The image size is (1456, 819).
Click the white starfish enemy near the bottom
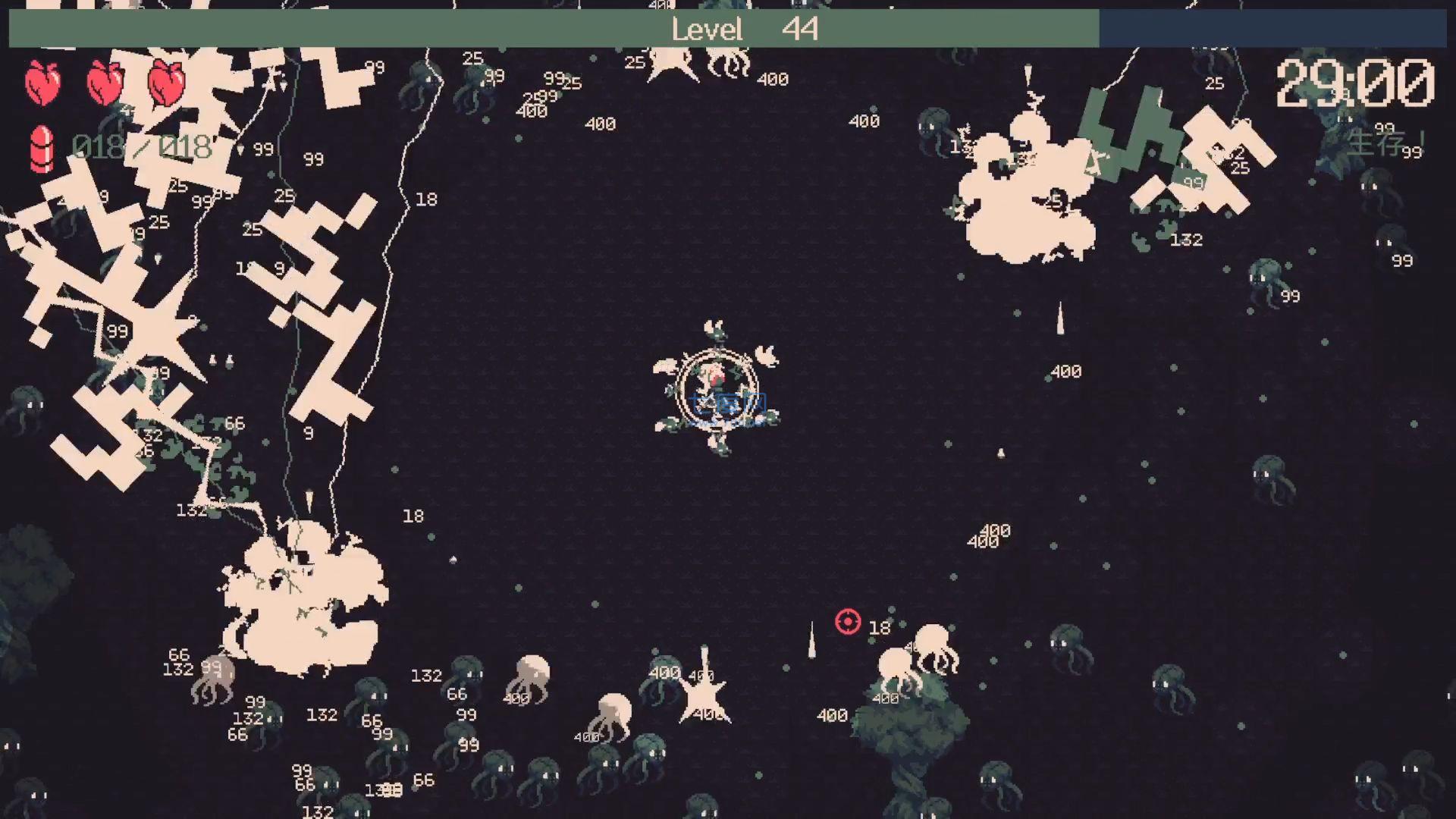pyautogui.click(x=704, y=694)
